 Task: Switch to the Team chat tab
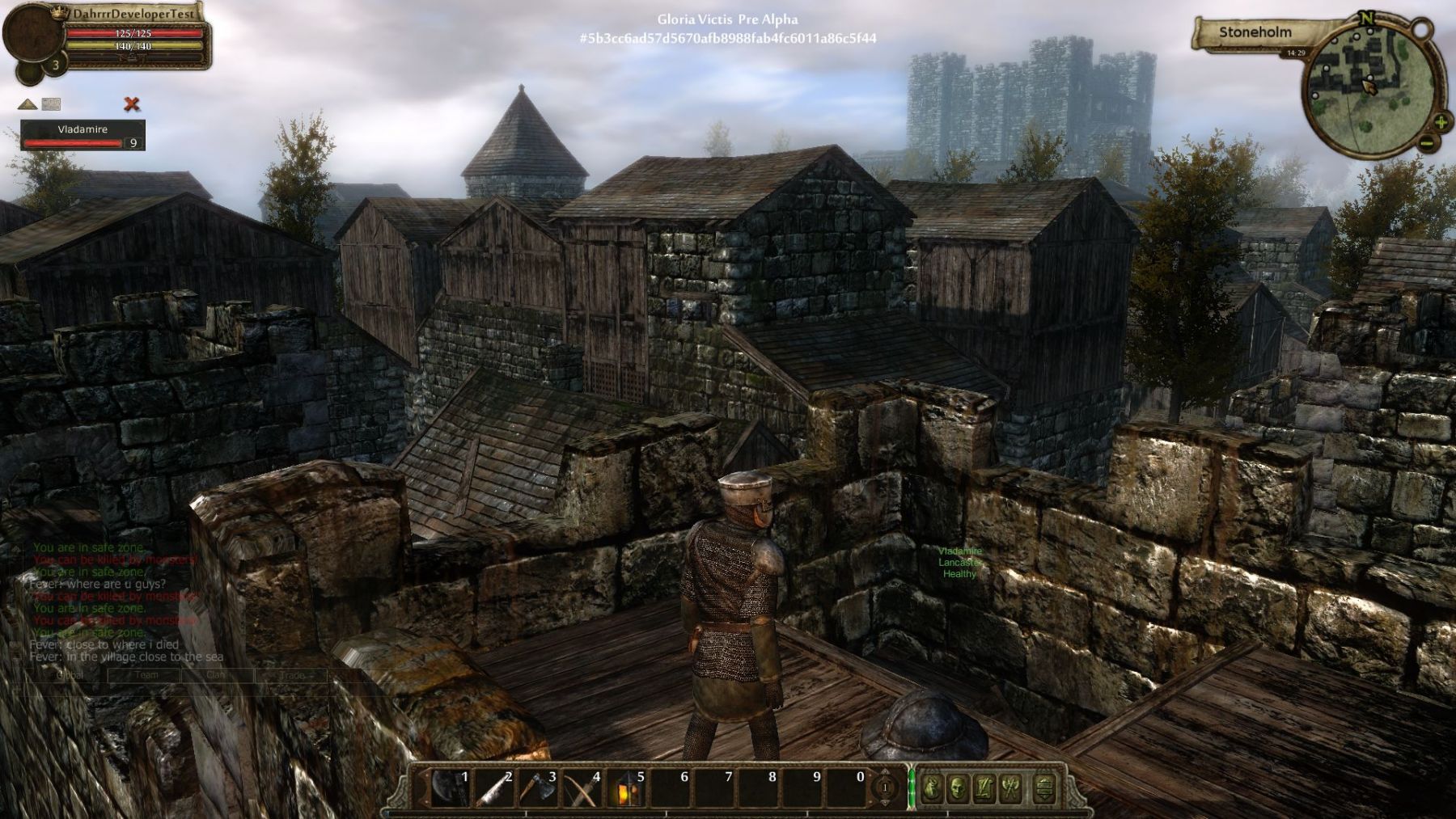(x=146, y=675)
